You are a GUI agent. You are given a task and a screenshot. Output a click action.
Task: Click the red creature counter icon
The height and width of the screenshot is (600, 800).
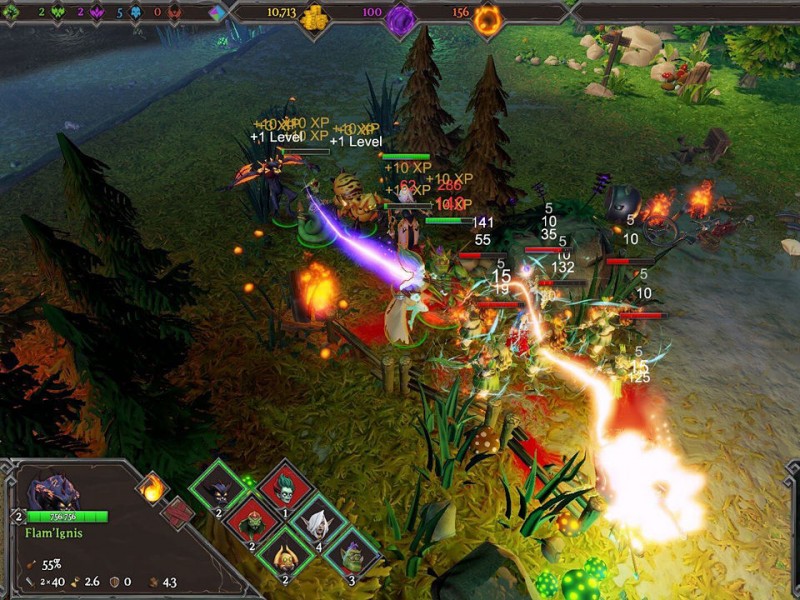pos(174,13)
